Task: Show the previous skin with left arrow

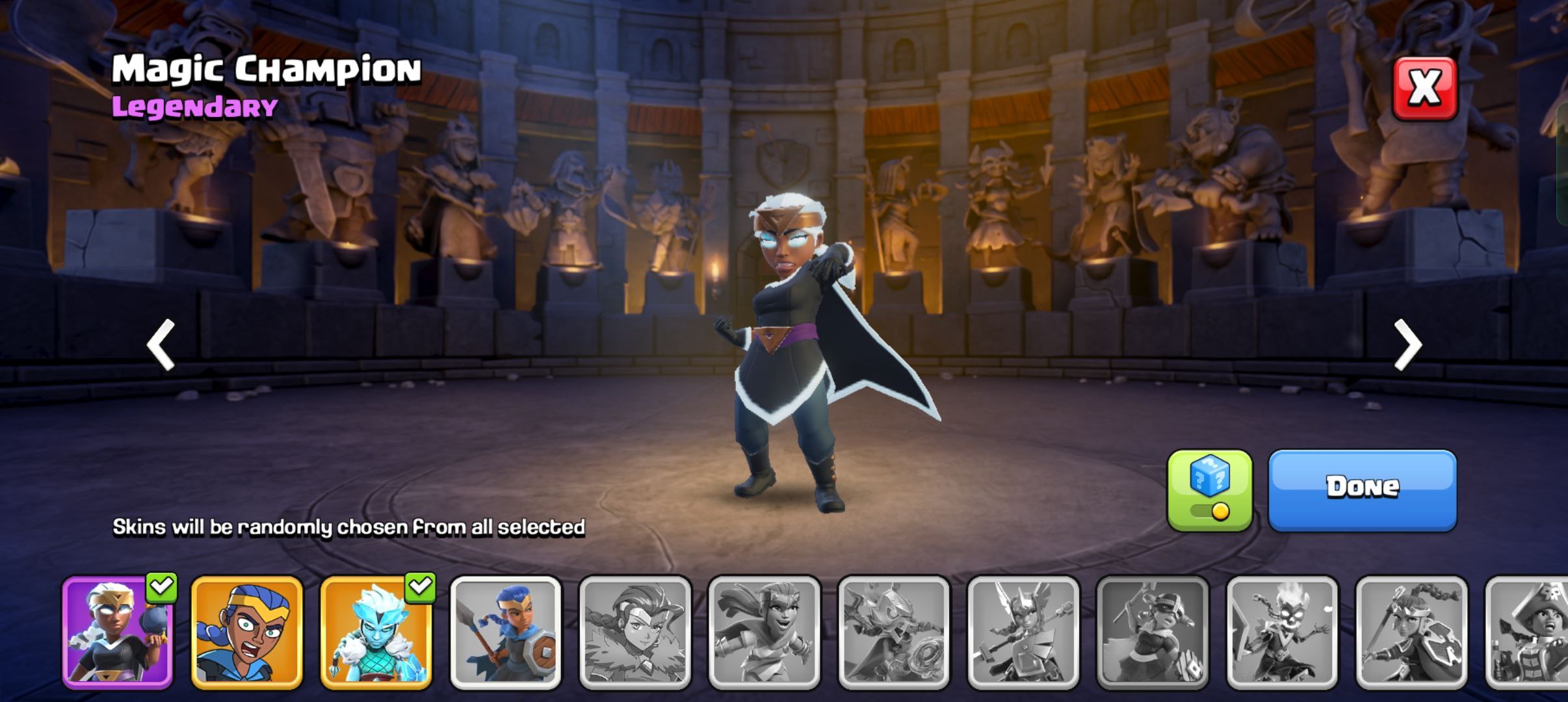Action: 161,344
